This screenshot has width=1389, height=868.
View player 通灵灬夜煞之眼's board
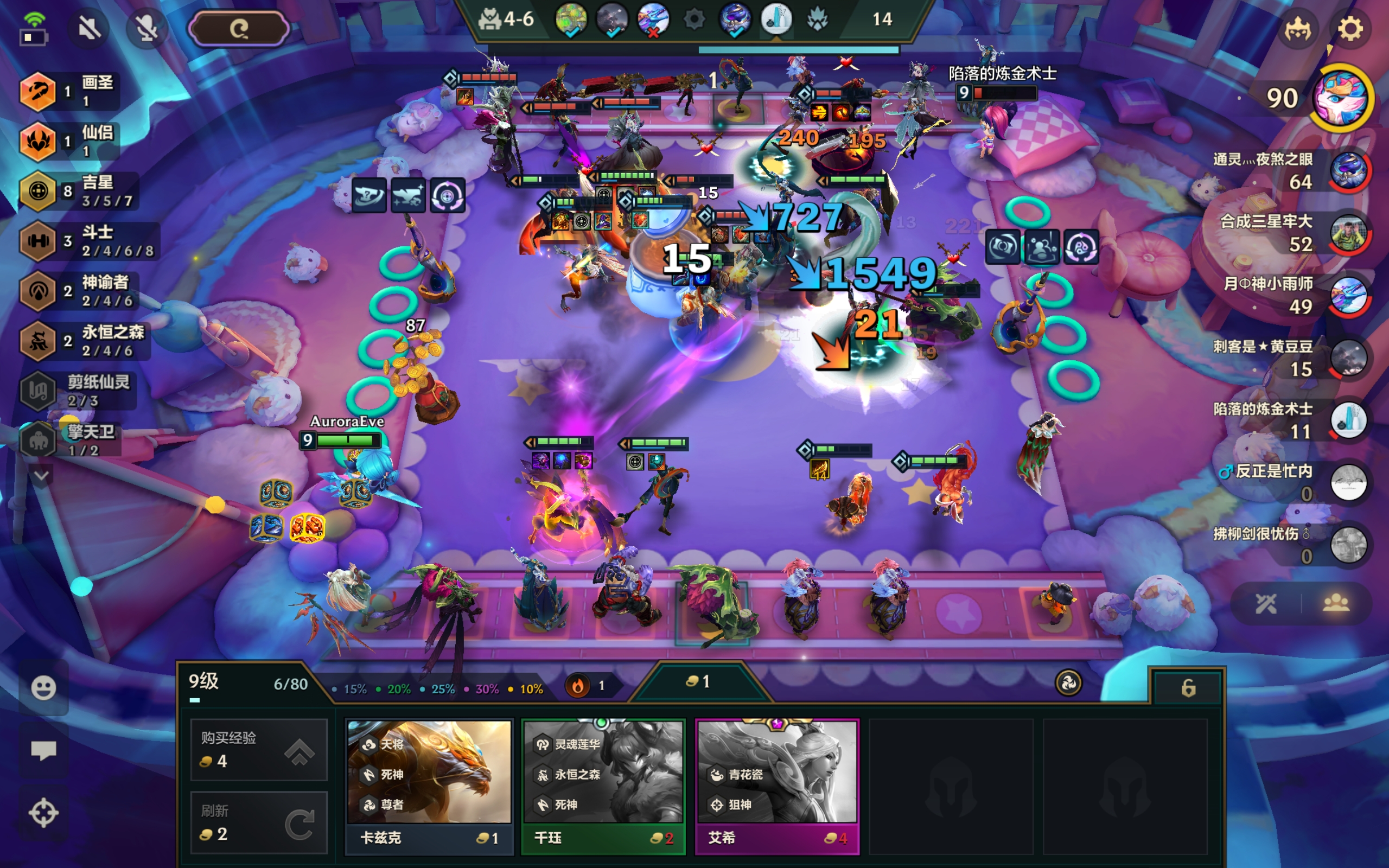pos(1348,170)
